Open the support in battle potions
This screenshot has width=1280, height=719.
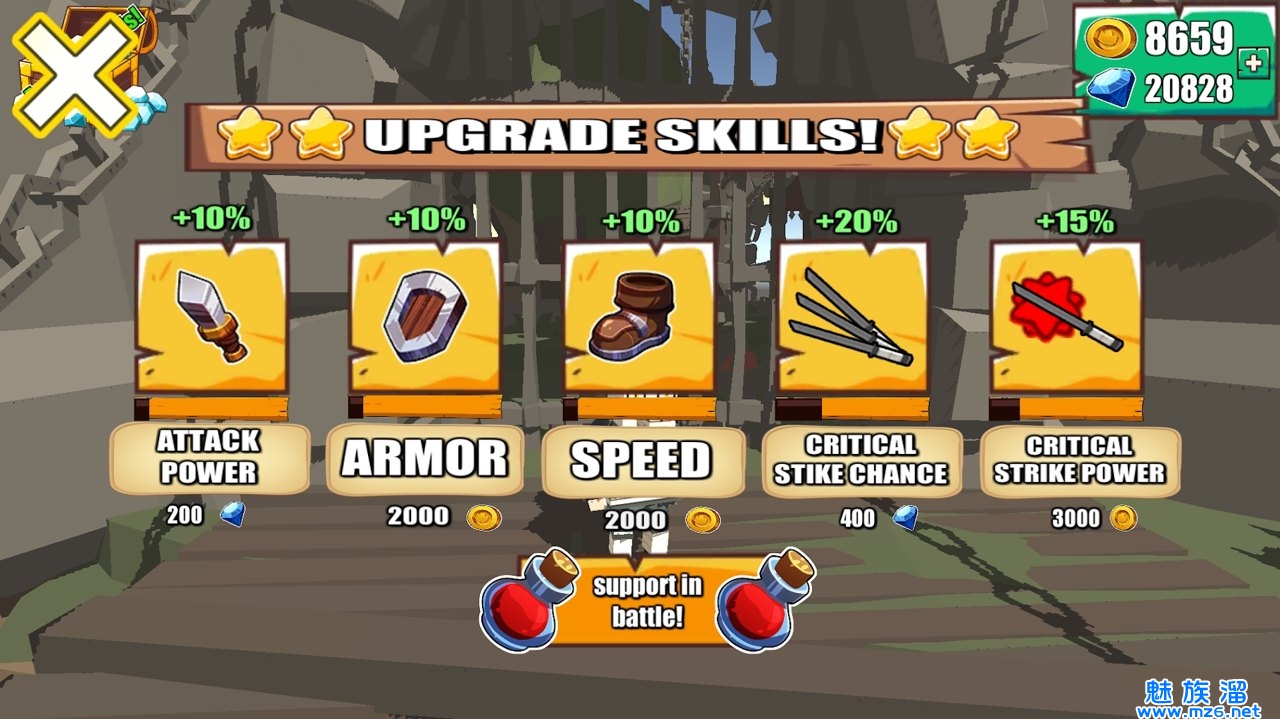pos(647,601)
